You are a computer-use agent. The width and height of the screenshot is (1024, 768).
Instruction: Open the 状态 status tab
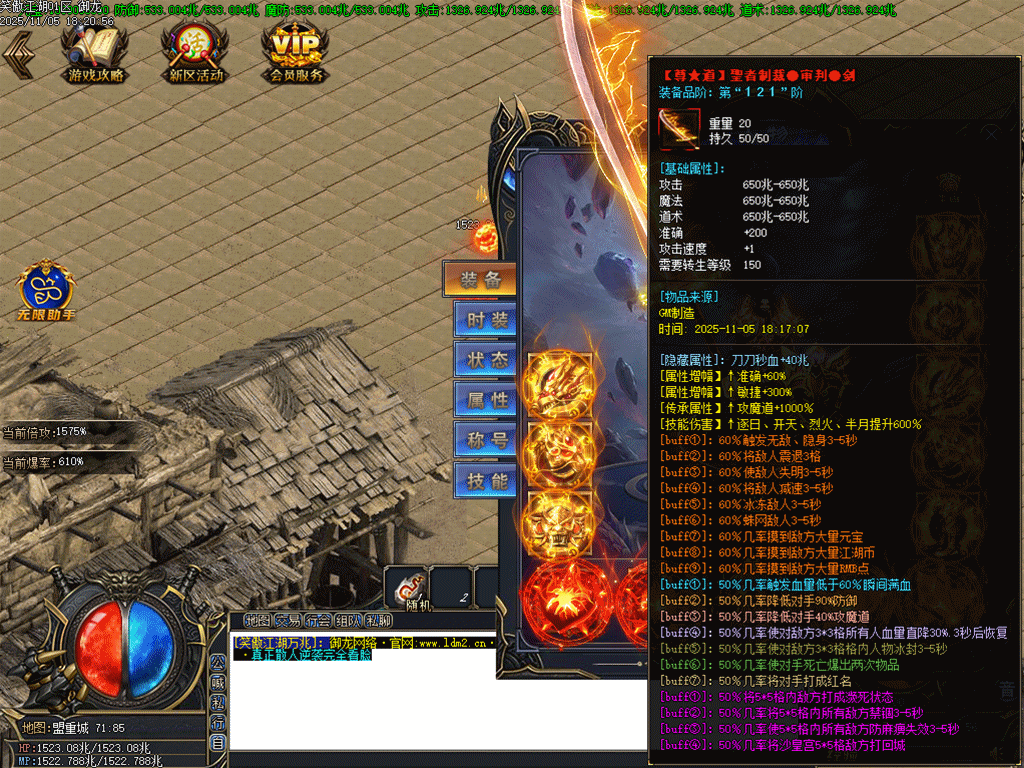[x=487, y=360]
